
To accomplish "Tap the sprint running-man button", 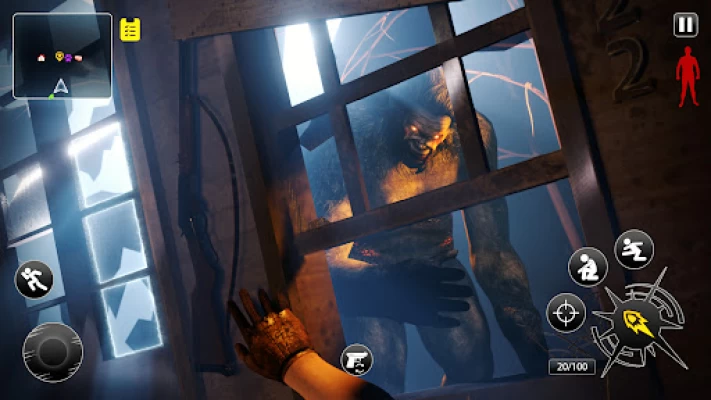I will [x=32, y=280].
